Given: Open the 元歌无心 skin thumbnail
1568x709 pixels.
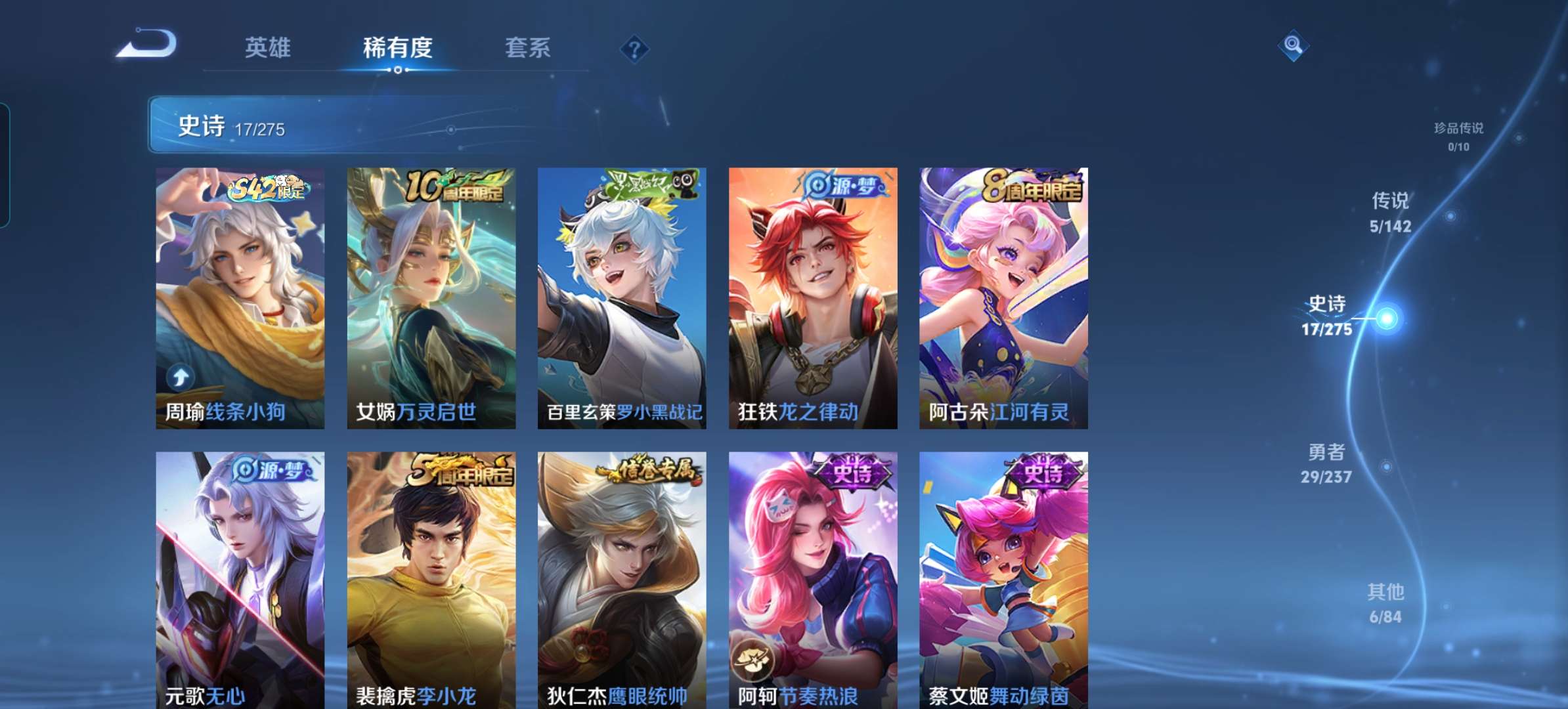Looking at the screenshot, I should click(240, 571).
